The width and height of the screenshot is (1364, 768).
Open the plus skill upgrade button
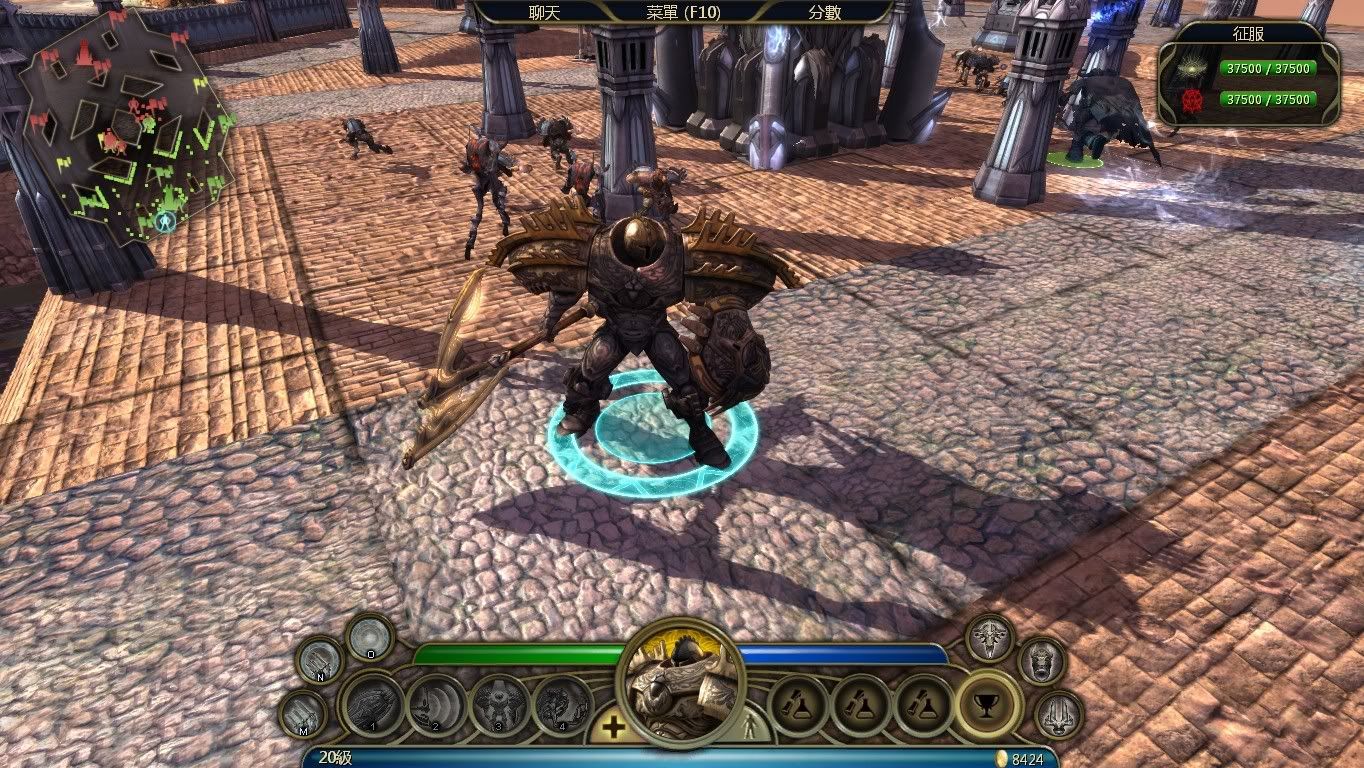click(x=612, y=727)
